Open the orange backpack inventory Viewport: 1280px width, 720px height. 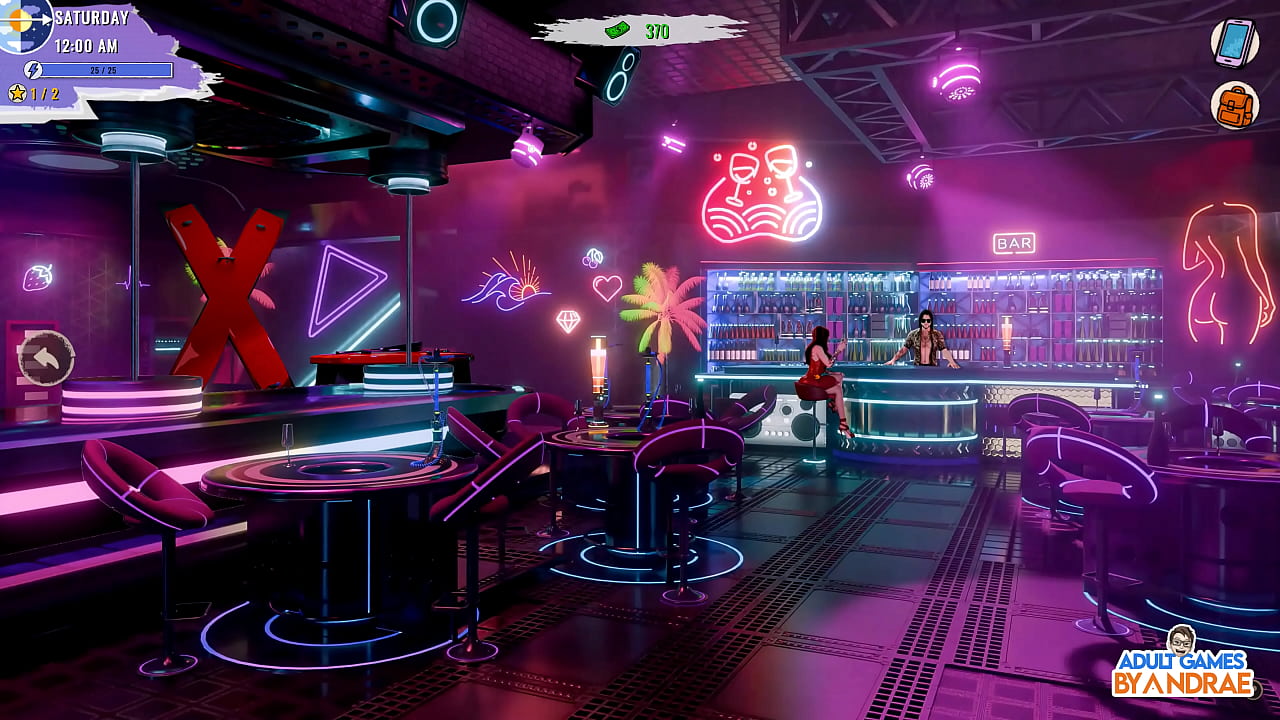pyautogui.click(x=1234, y=105)
